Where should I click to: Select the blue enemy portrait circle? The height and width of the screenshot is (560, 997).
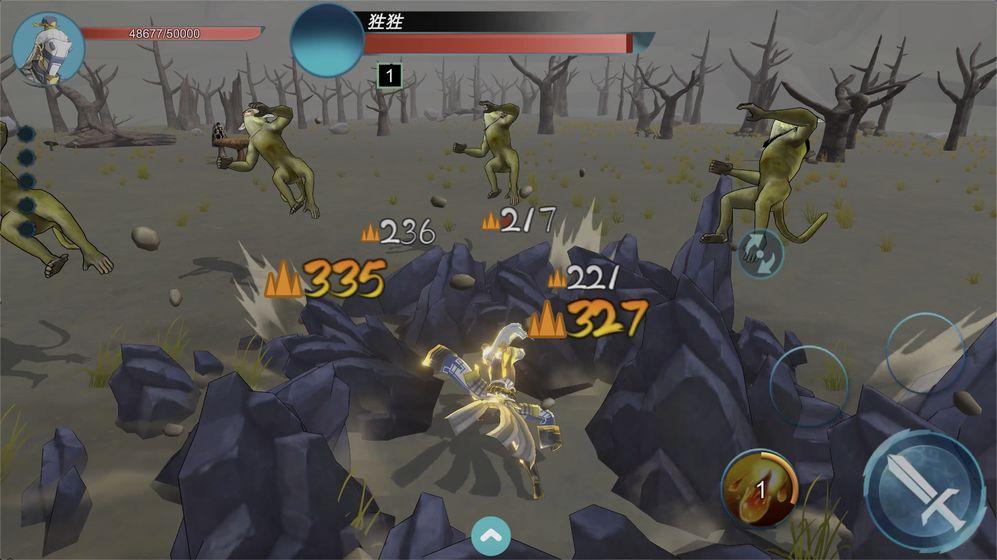click(x=327, y=41)
